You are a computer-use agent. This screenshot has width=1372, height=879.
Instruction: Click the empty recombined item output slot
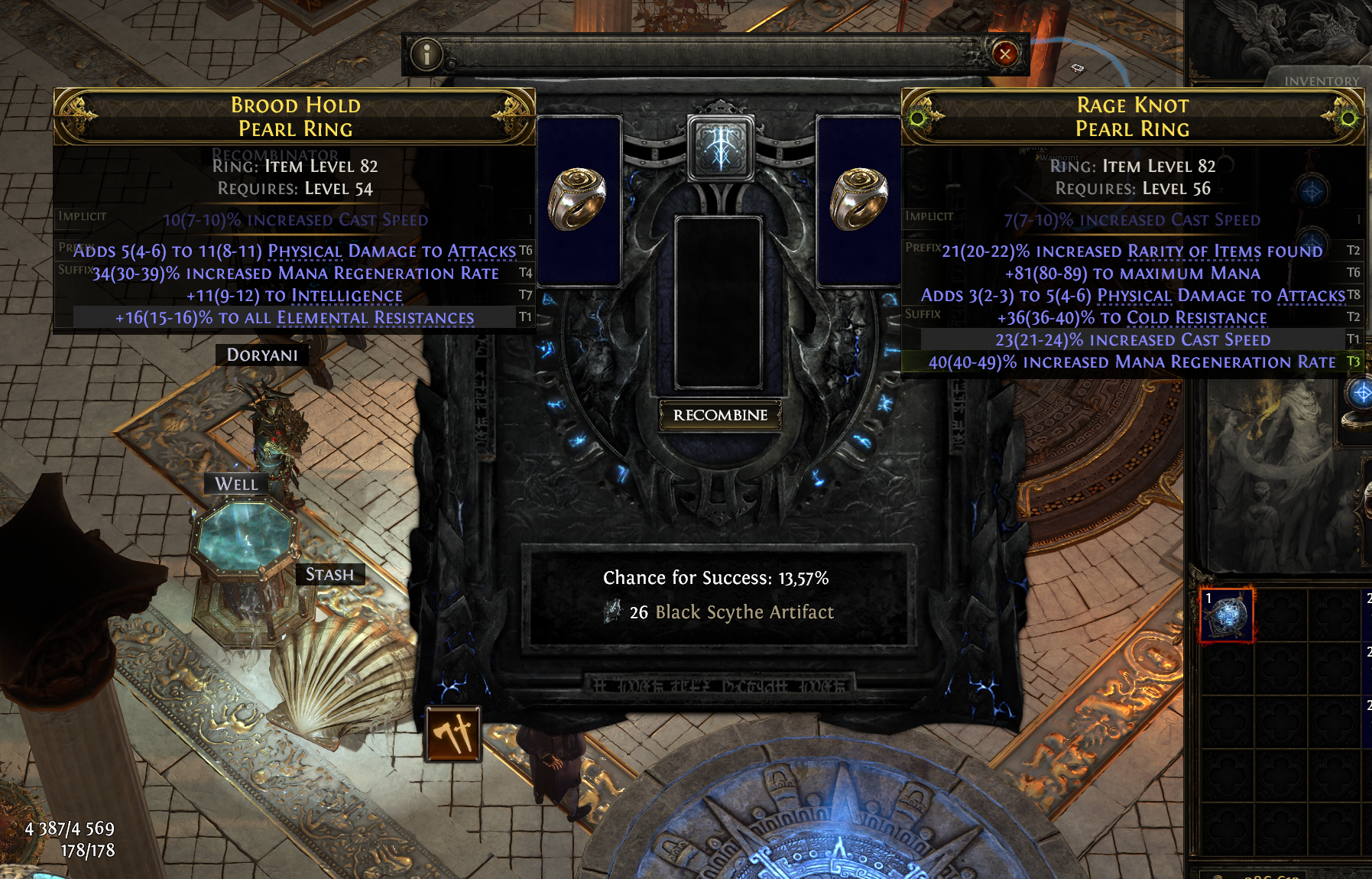coord(718,302)
